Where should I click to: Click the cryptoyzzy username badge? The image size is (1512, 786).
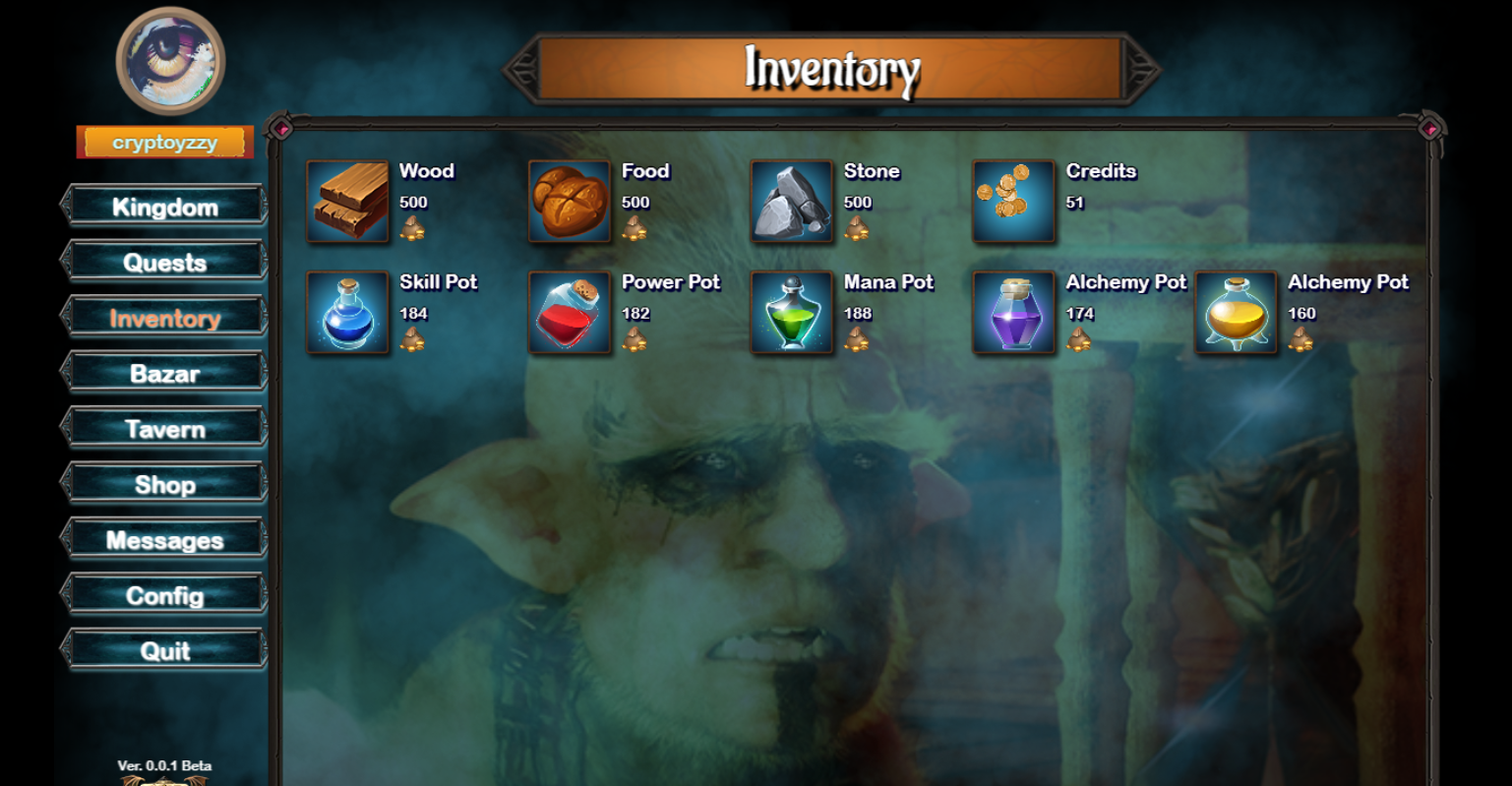(163, 141)
